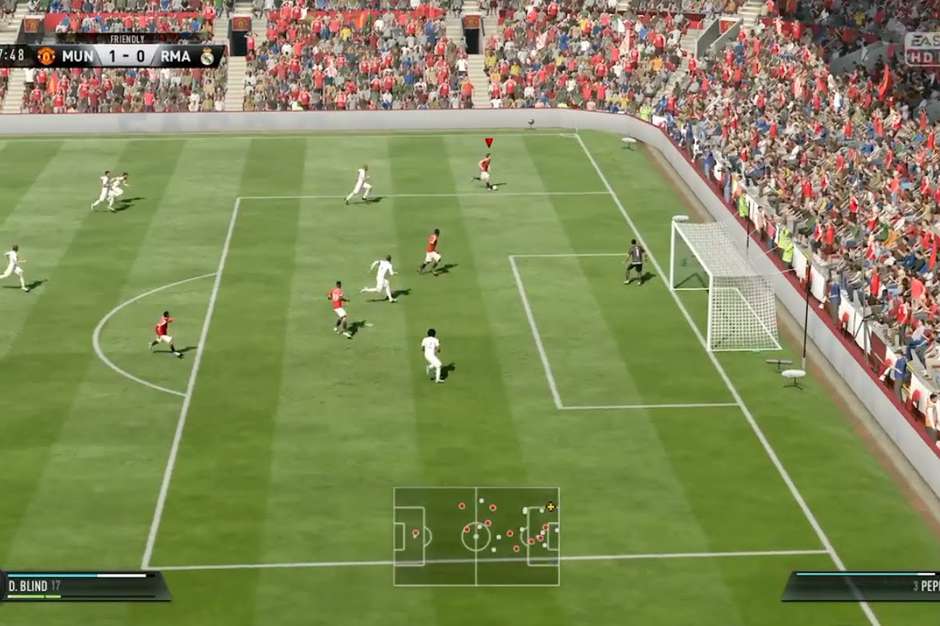Click the Manchester United crest in scoreboard

coord(46,56)
